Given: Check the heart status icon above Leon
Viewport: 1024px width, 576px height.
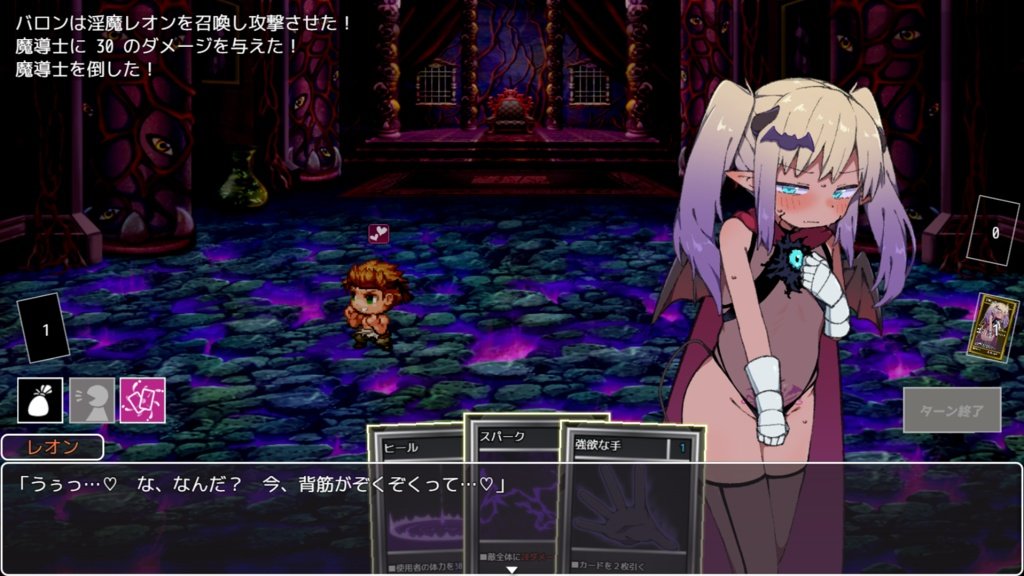Looking at the screenshot, I should coord(379,233).
